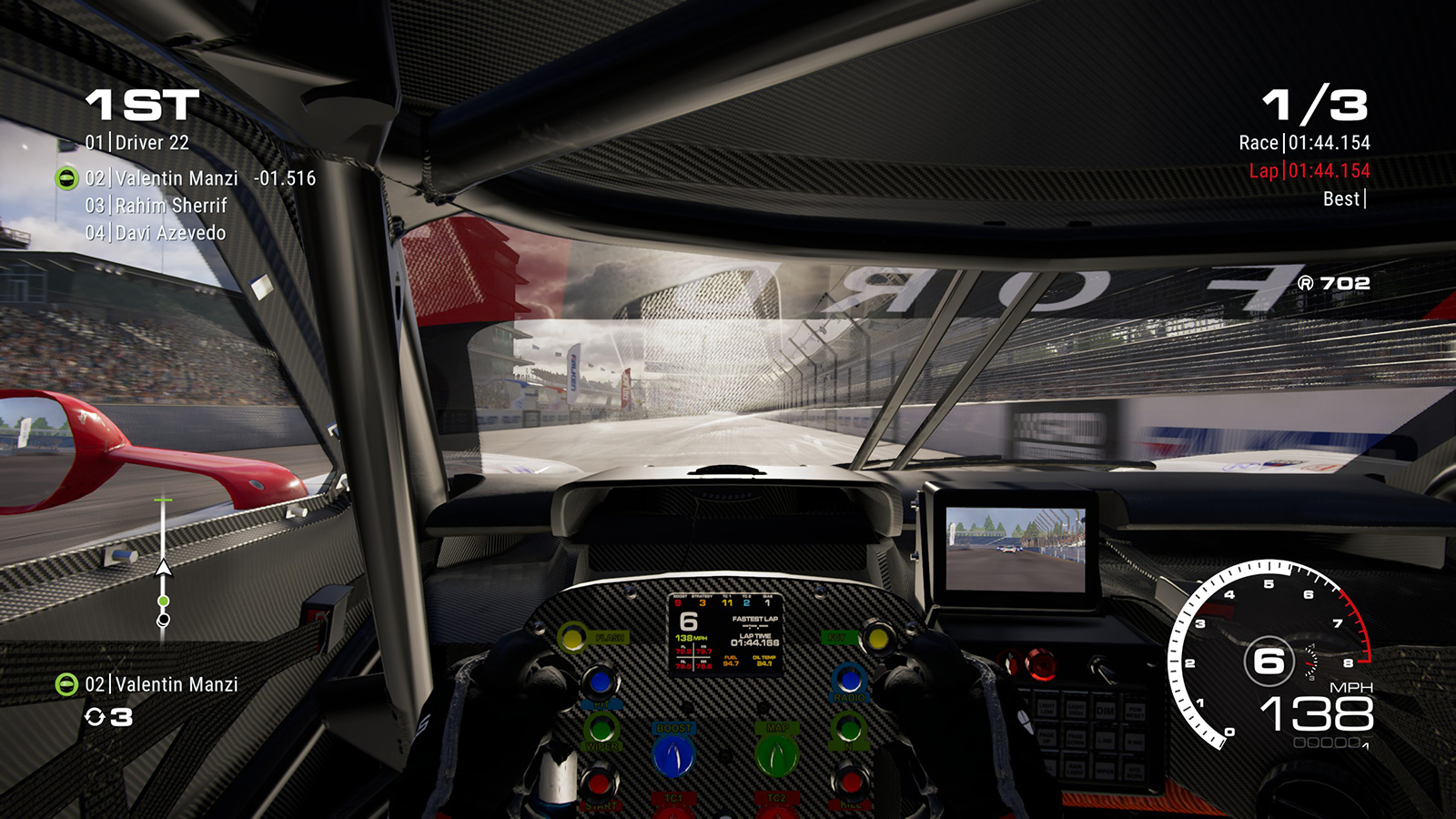1456x819 pixels.
Task: Select Davi Azevedo in the standings list
Action: (156, 233)
